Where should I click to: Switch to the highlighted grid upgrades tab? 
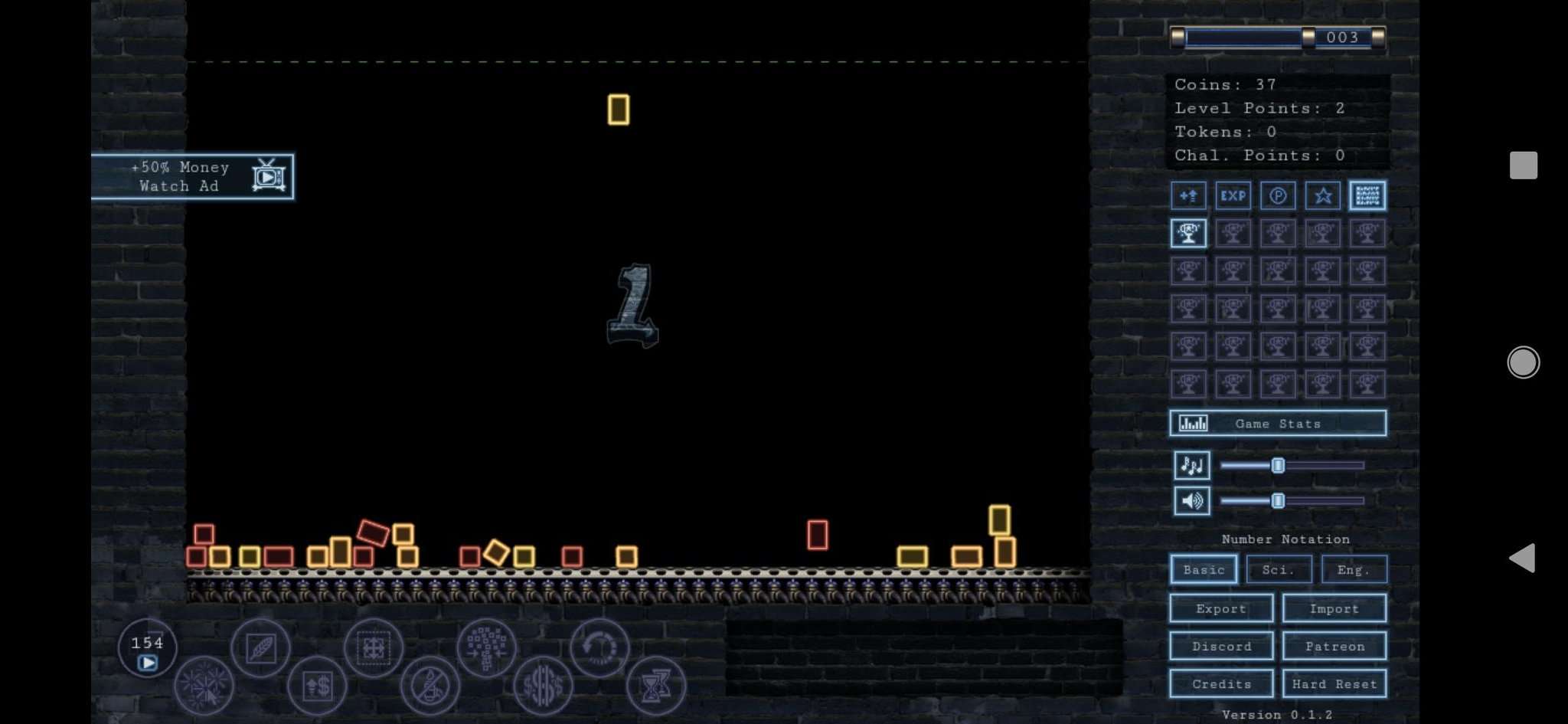(1367, 195)
